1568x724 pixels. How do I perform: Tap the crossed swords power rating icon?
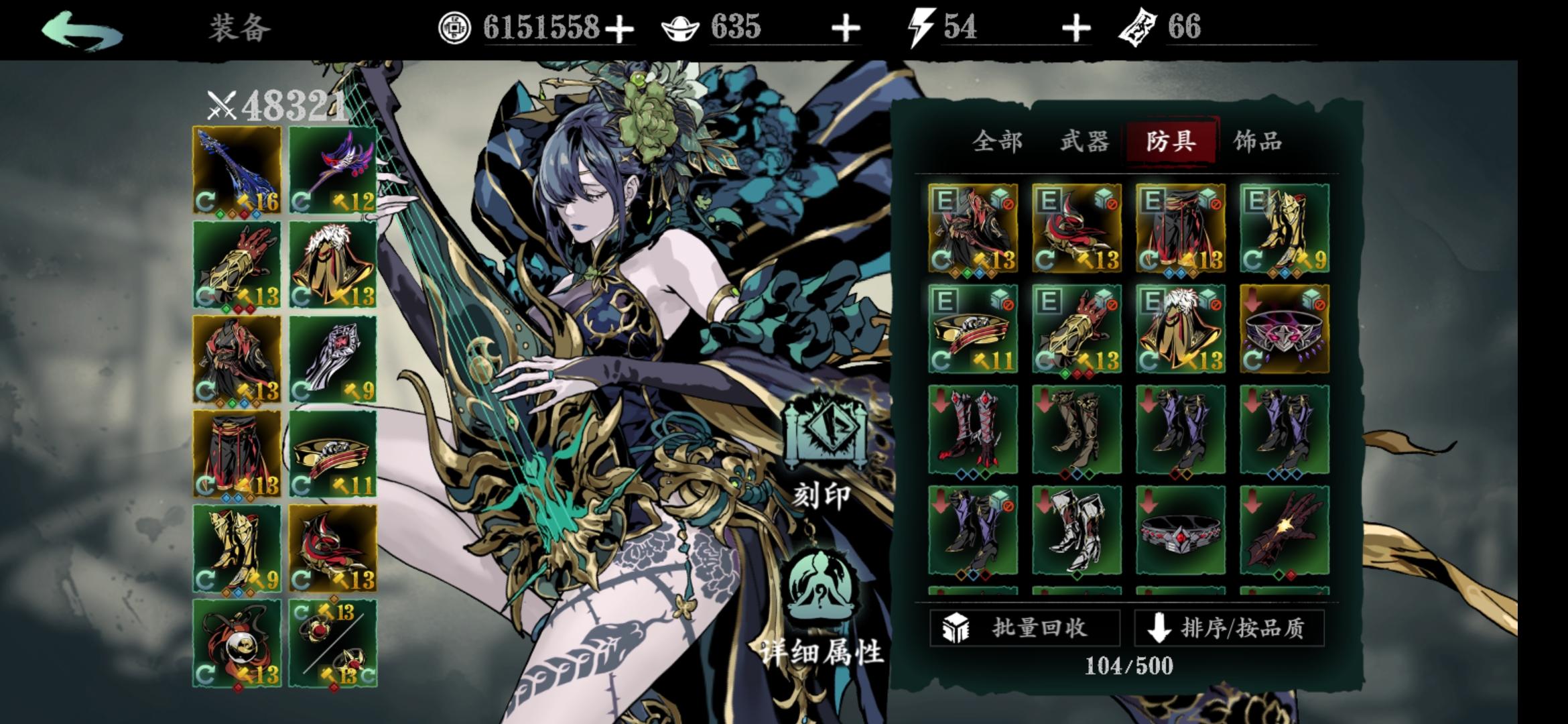coord(221,104)
